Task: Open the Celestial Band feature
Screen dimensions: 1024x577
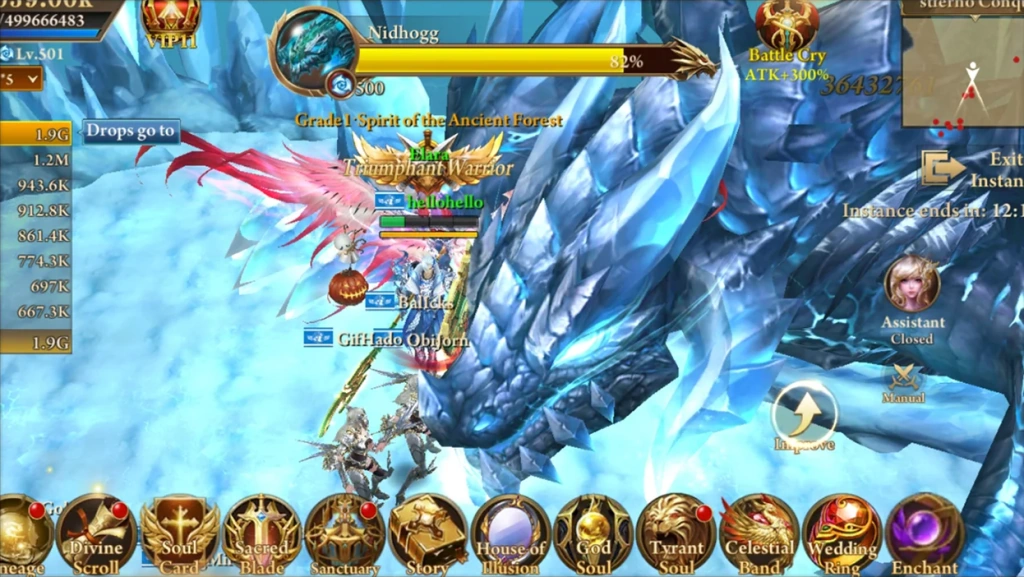Action: coord(758,531)
